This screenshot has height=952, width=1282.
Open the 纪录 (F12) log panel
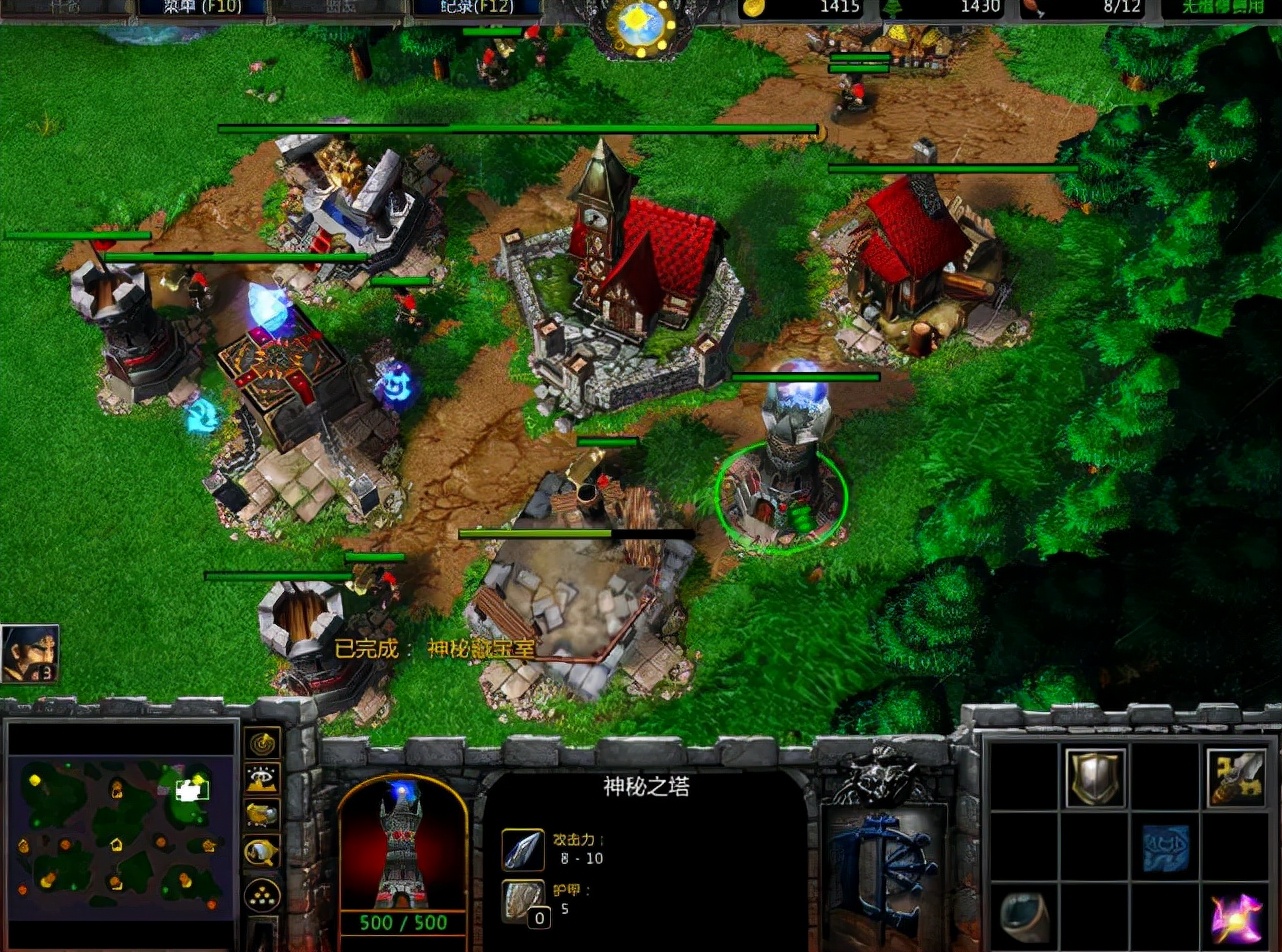click(x=478, y=5)
